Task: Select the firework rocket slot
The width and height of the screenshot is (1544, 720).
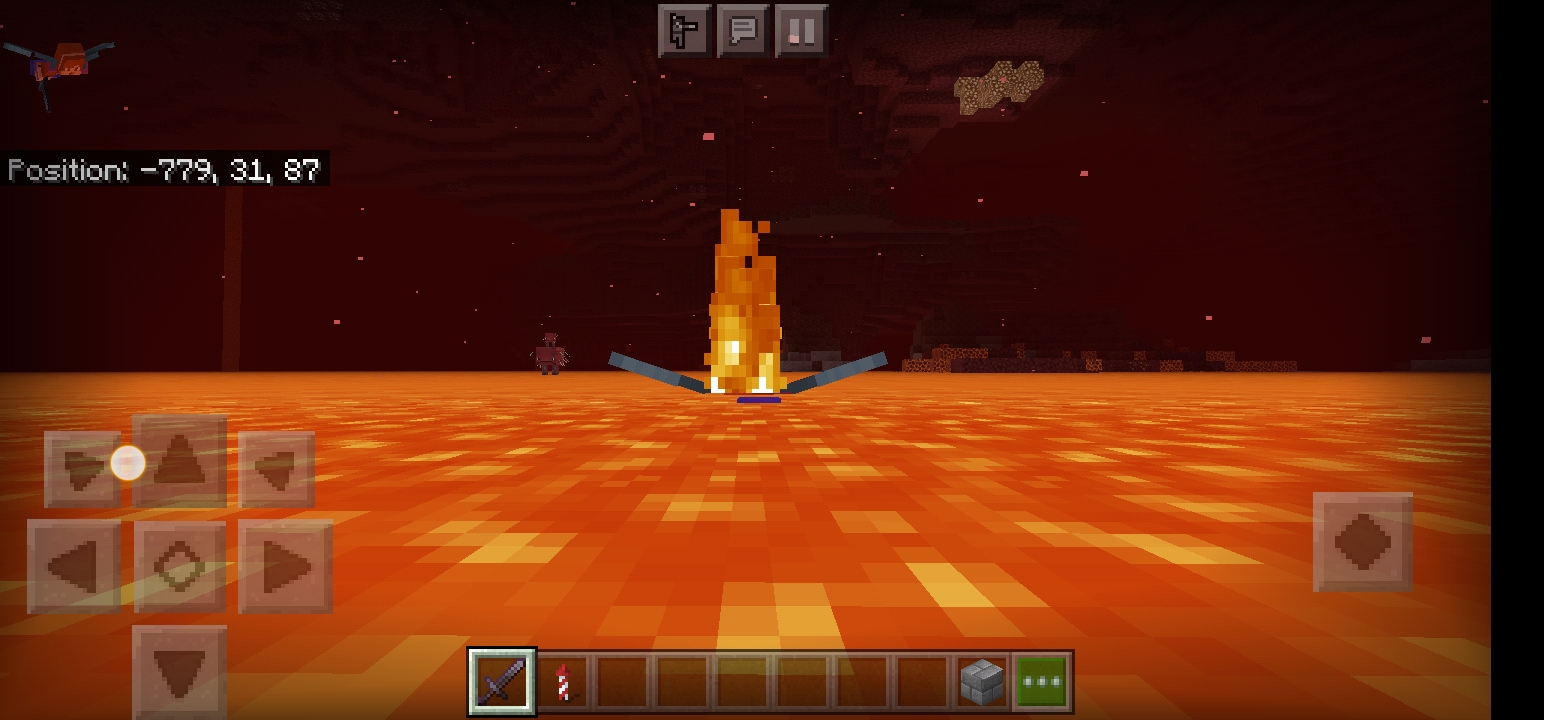Action: pos(563,682)
